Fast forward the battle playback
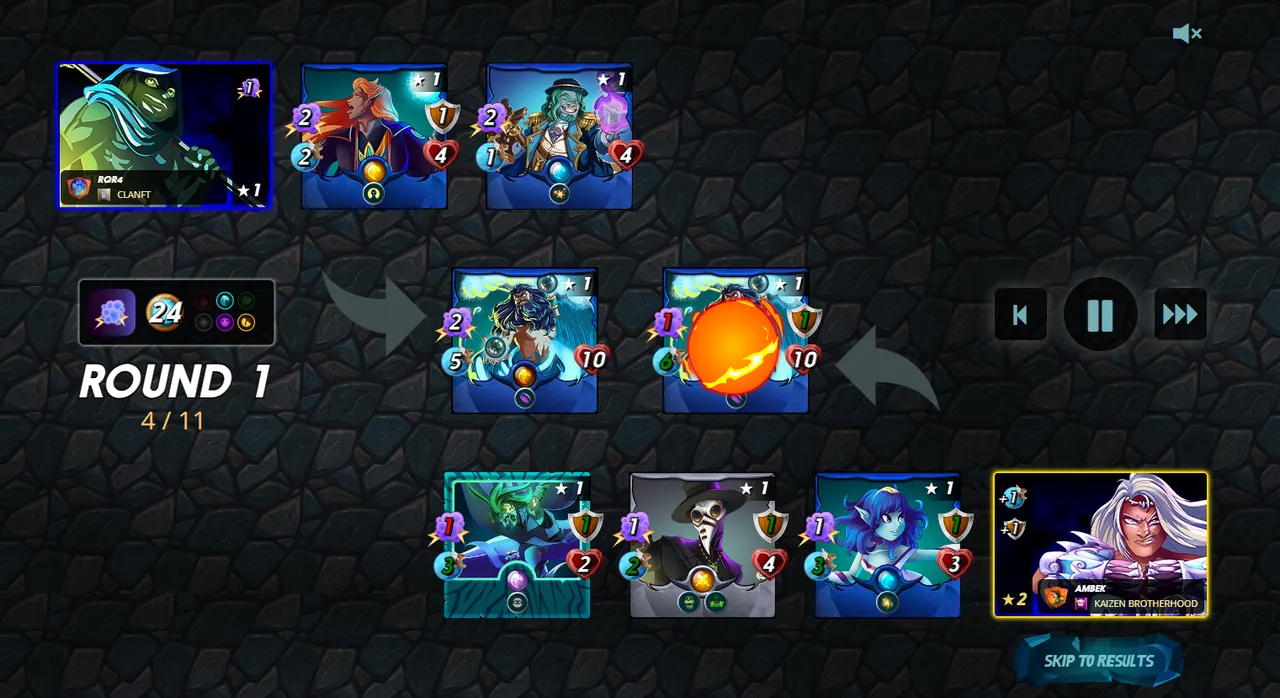Viewport: 1280px width, 698px height. point(1180,315)
